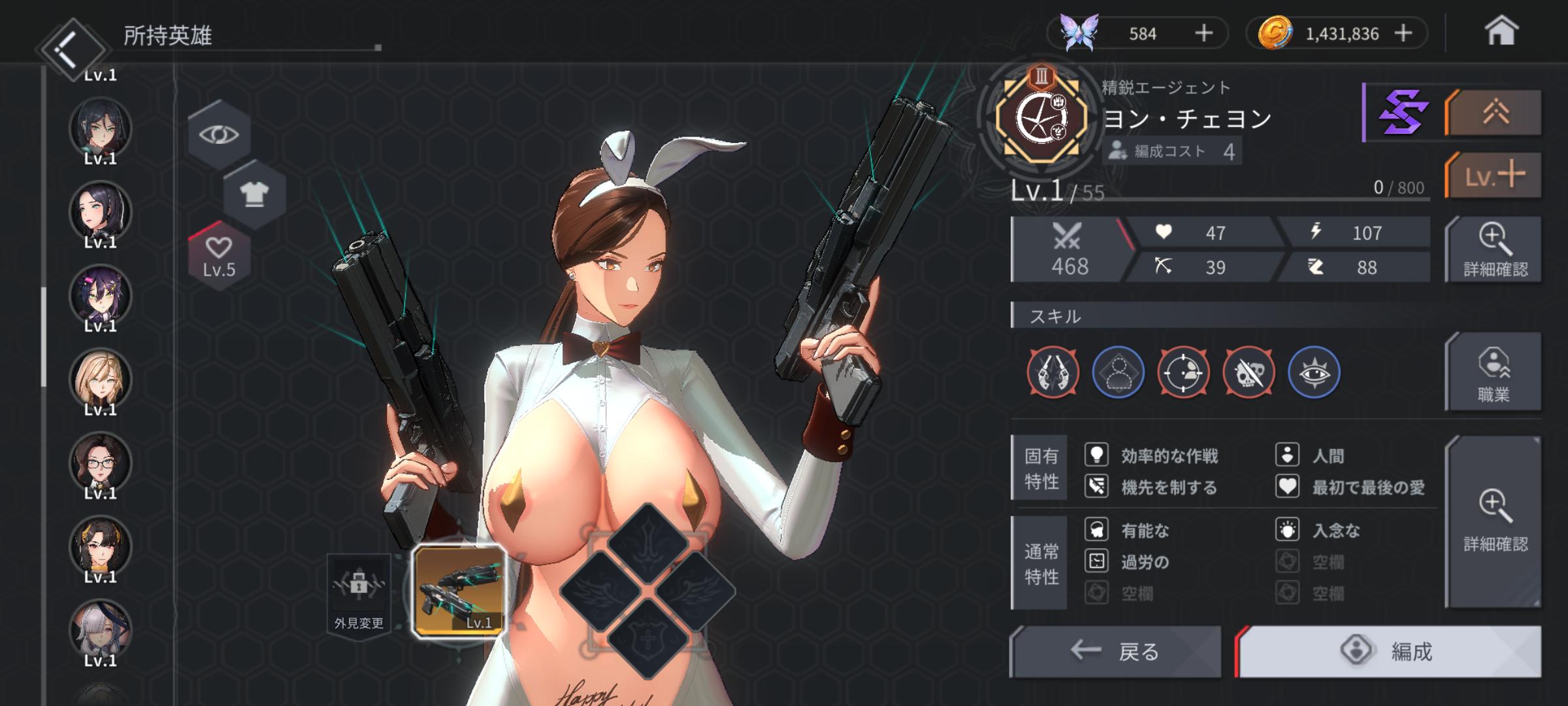The width and height of the screenshot is (1568, 706).
Task: Click the 戻る back button
Action: click(1116, 651)
